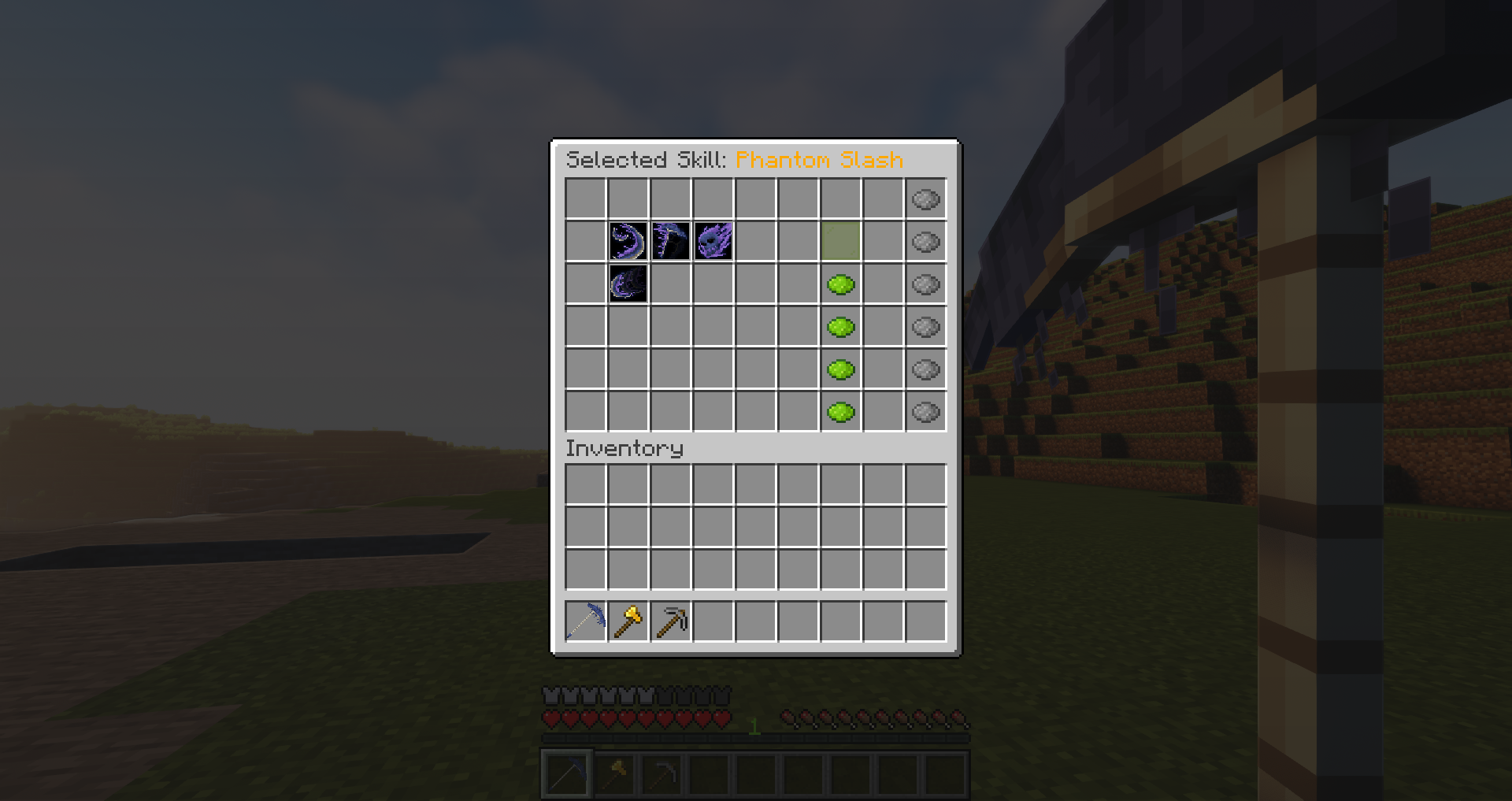Click the slime ball in the fifth row
The image size is (1512, 801).
click(x=840, y=369)
